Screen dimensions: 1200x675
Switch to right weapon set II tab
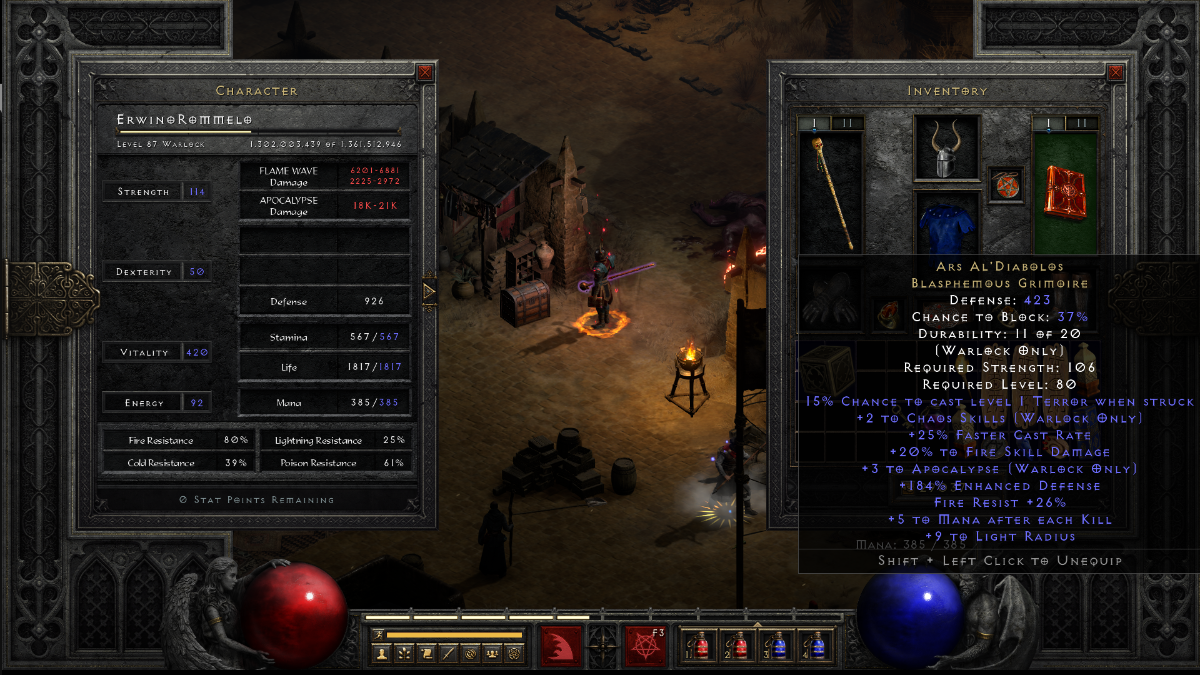pyautogui.click(x=1082, y=123)
